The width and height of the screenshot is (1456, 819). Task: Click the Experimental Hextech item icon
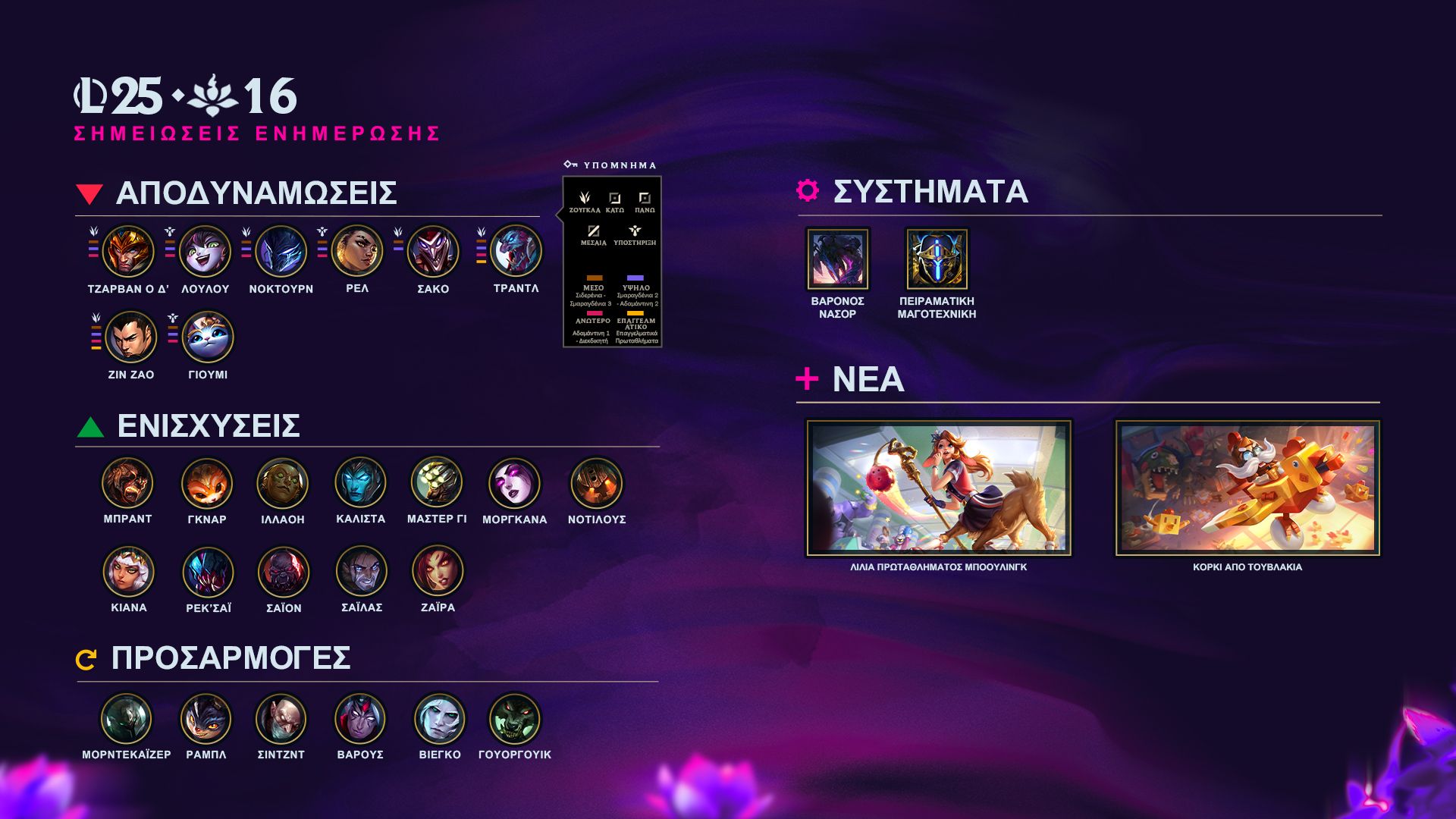[937, 259]
